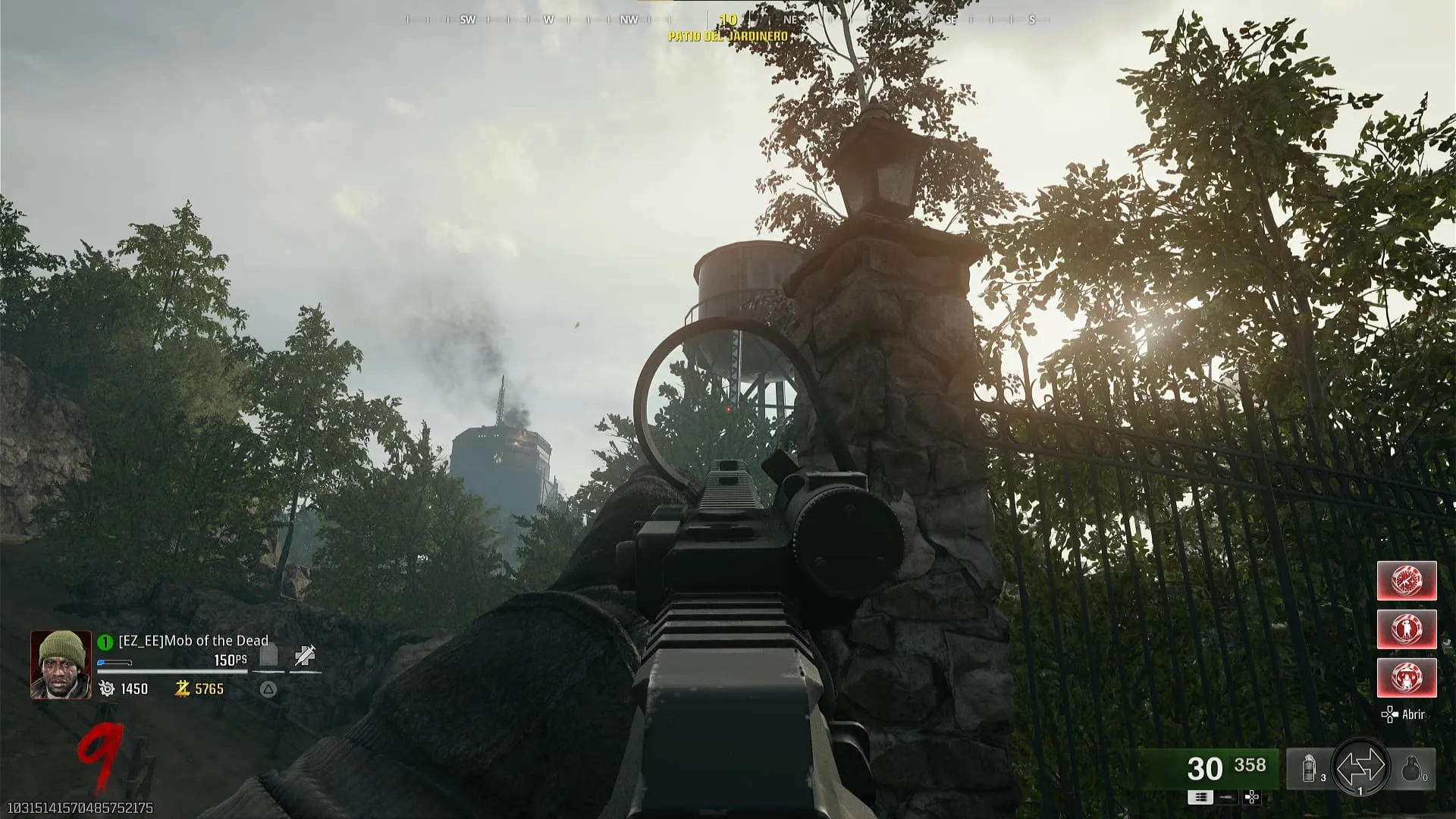Click the armor plate icon

pyautogui.click(x=268, y=655)
